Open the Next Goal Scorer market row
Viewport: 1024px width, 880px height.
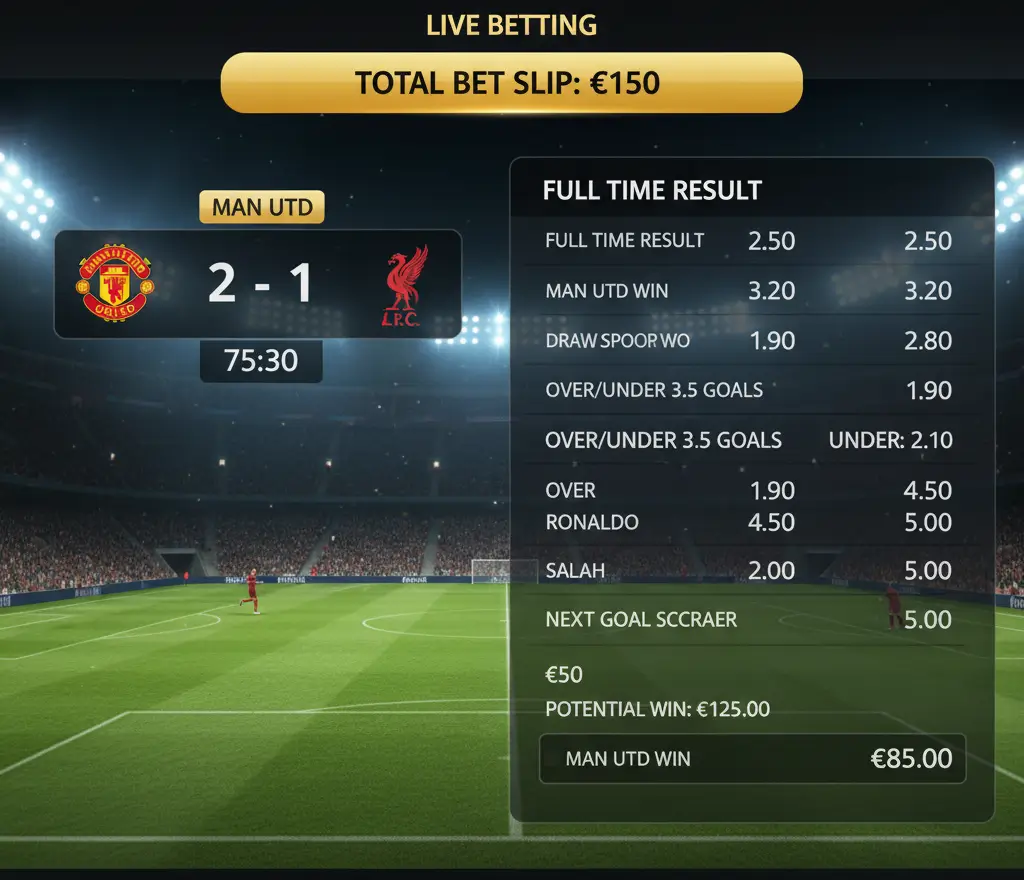point(641,620)
